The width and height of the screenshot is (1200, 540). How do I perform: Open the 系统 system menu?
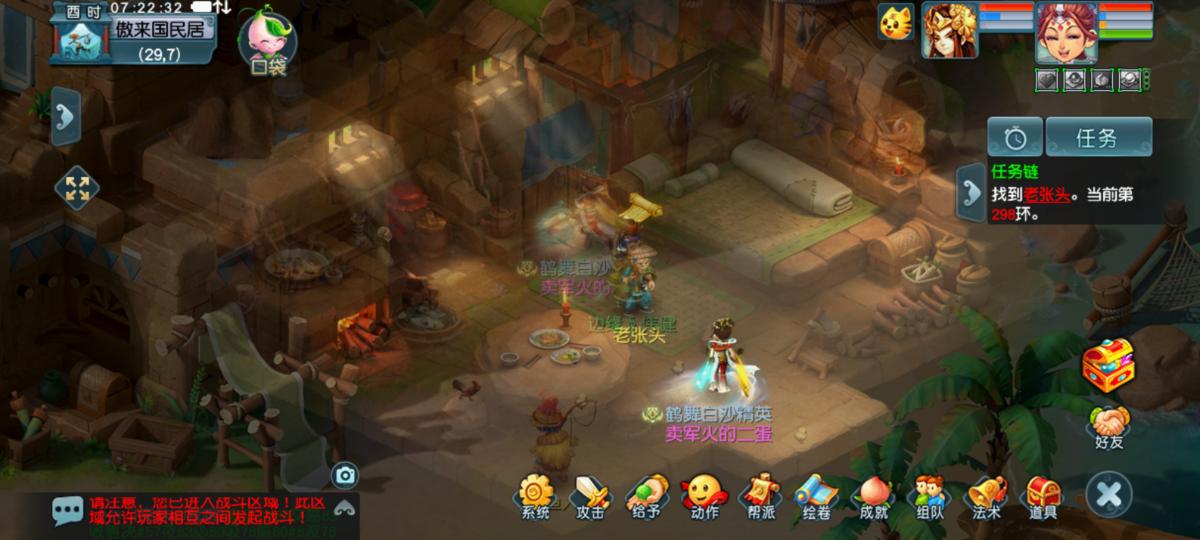536,495
